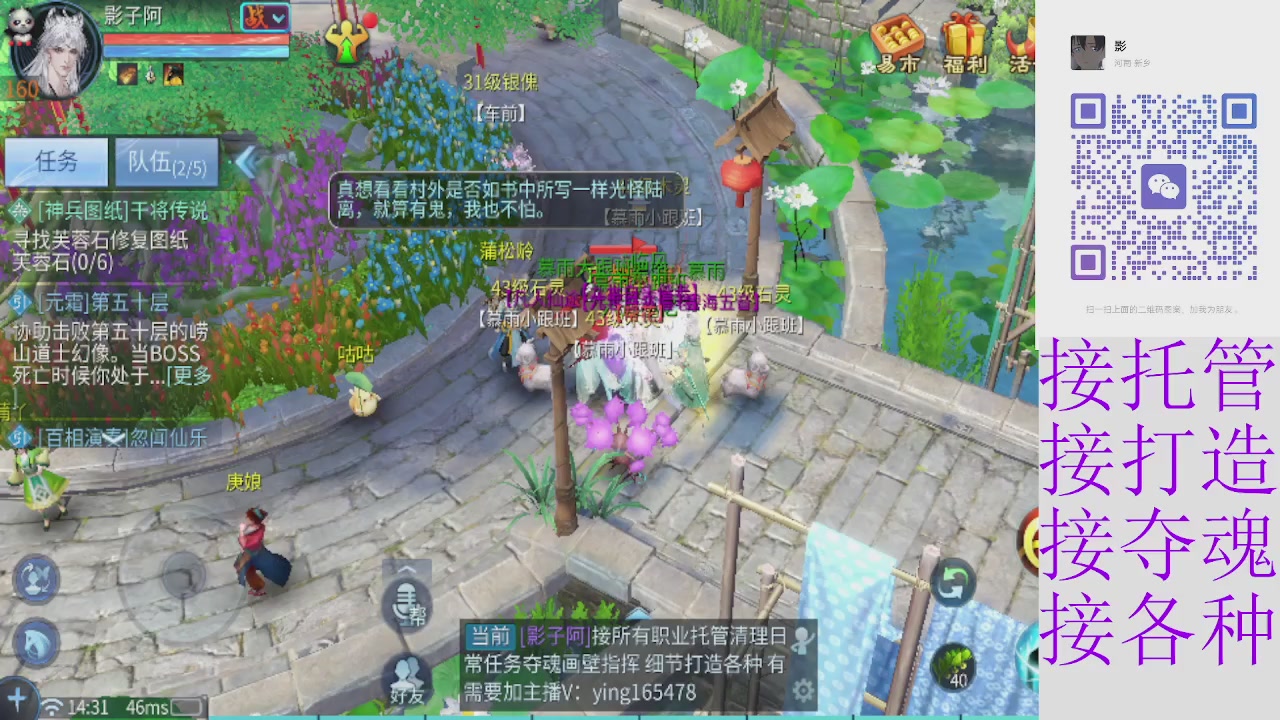Switch to the 任务 quest tab
Image resolution: width=1280 pixels, height=720 pixels.
tap(57, 163)
